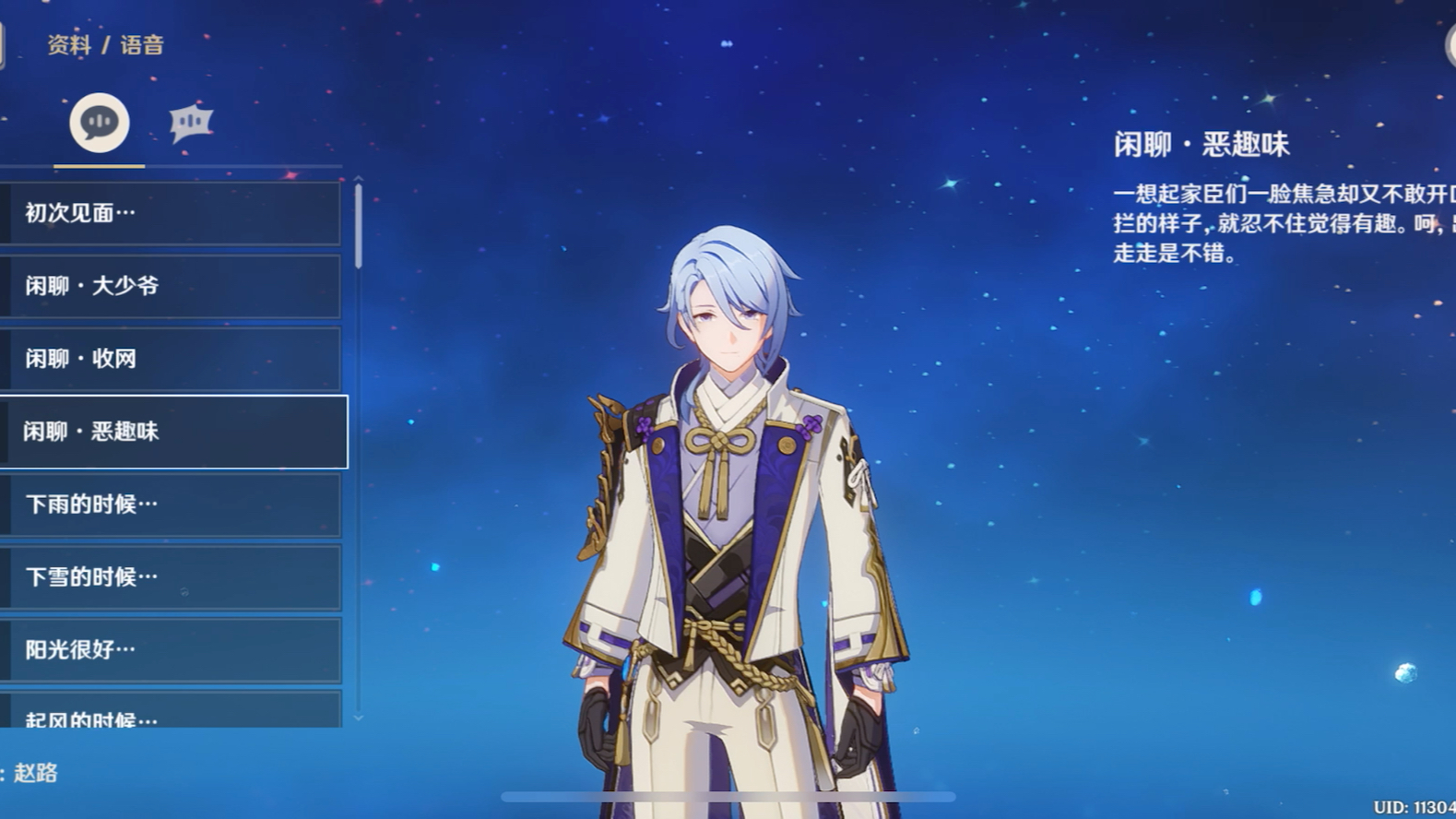Viewport: 1456px width, 819px height.
Task: Select the 下雪的时候 voice entry
Action: pos(171,577)
